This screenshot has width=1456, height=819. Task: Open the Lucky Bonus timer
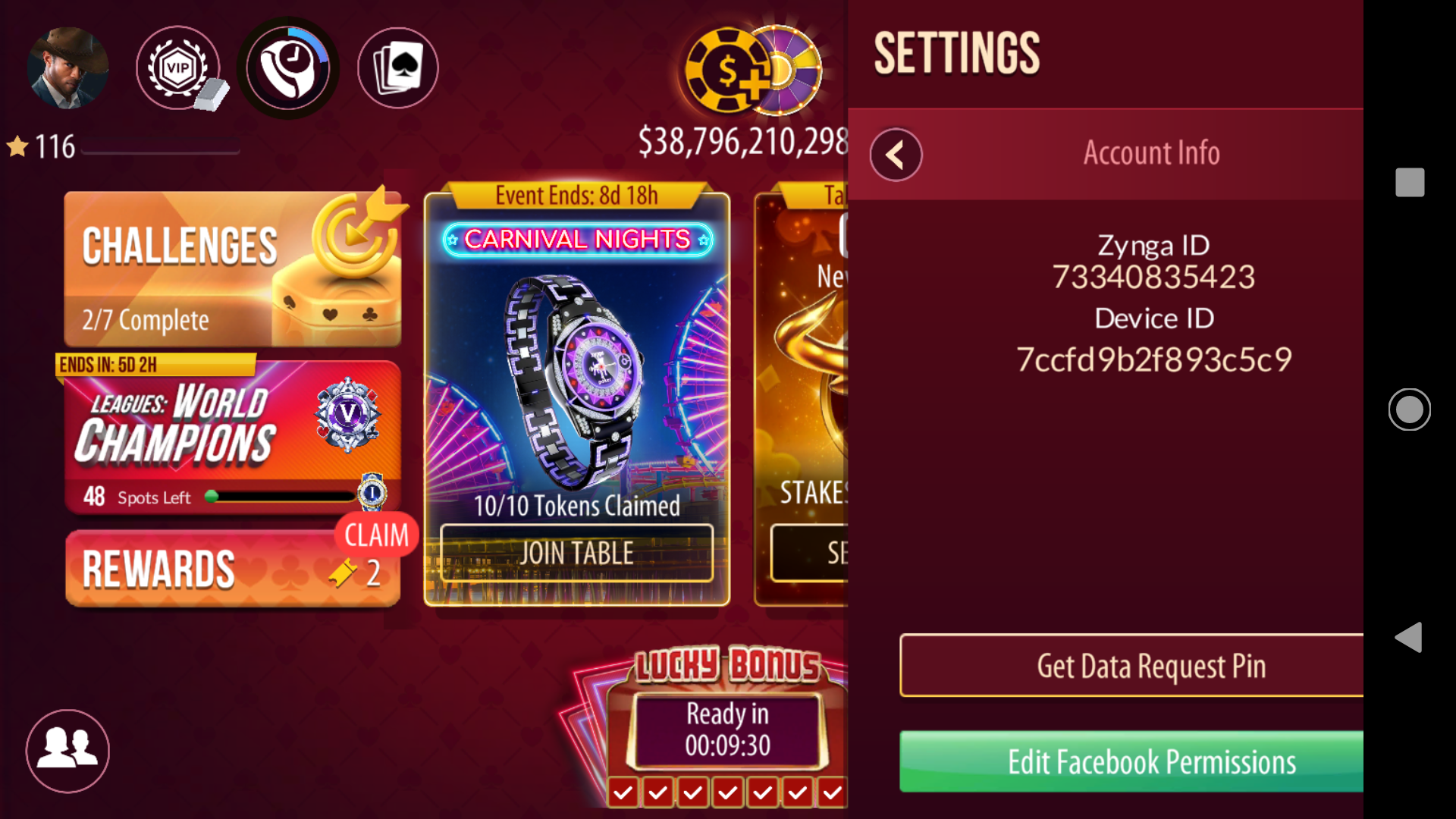[726, 730]
